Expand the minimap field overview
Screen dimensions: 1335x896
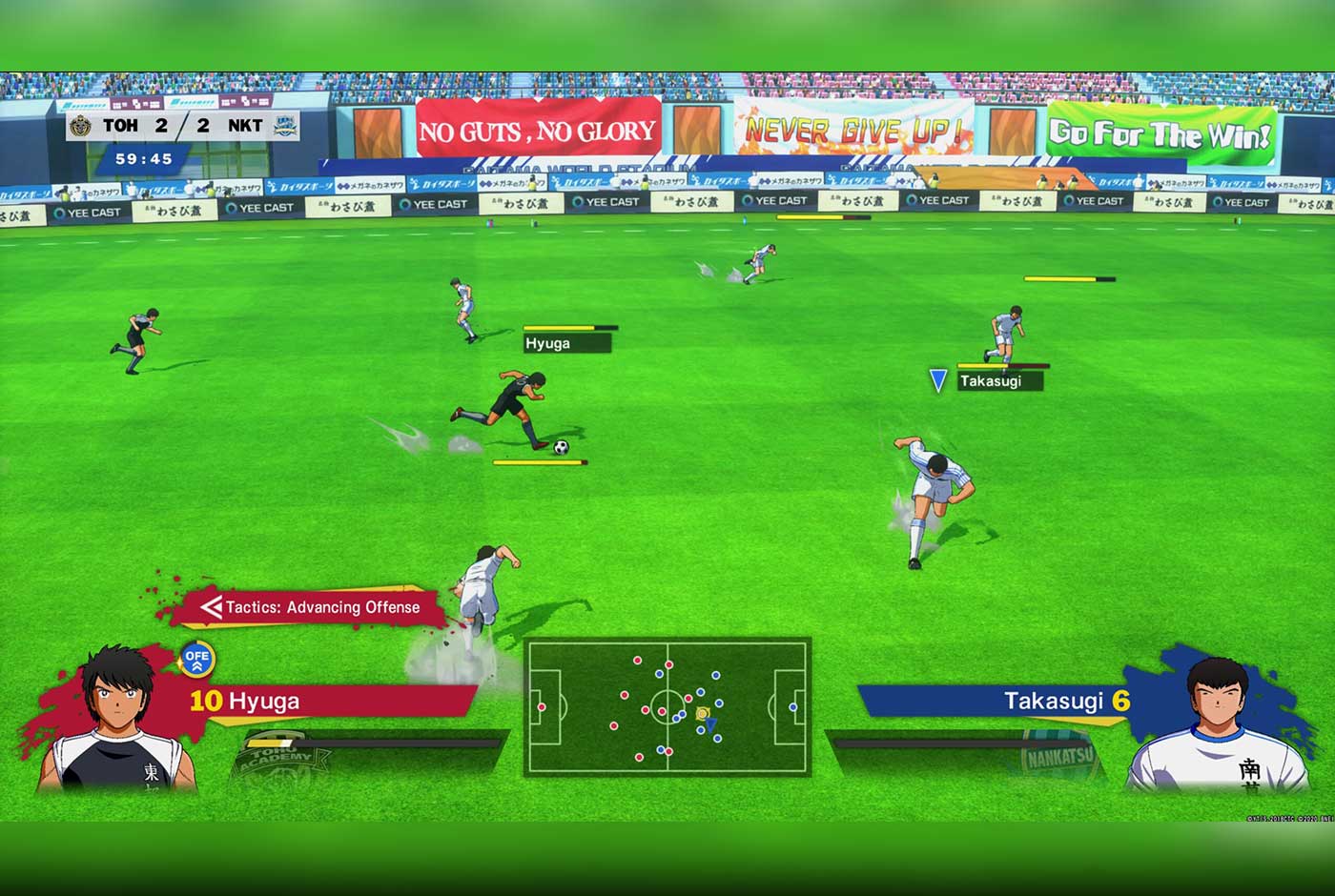point(667,705)
